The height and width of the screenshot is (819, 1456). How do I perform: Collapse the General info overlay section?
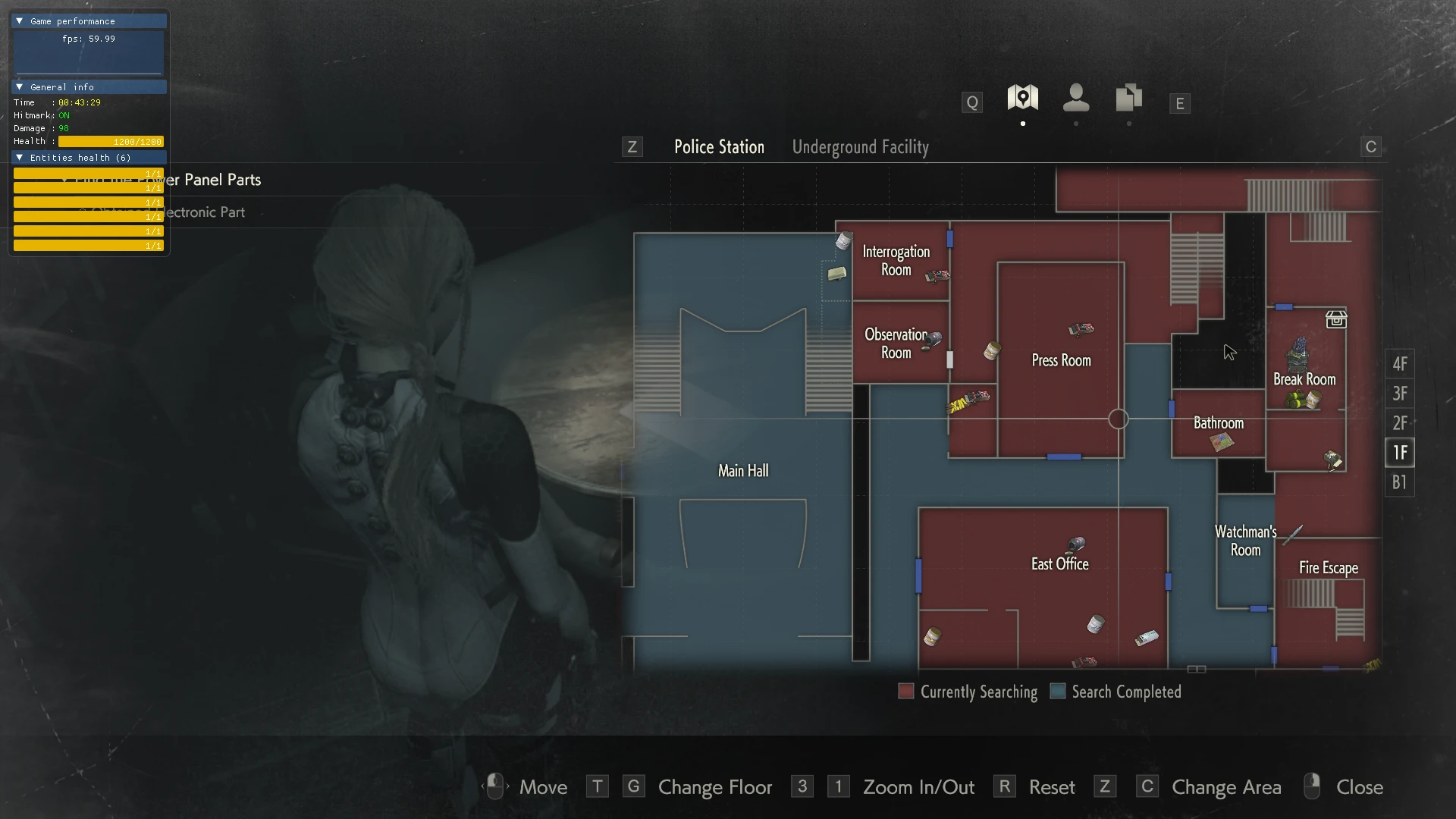20,87
